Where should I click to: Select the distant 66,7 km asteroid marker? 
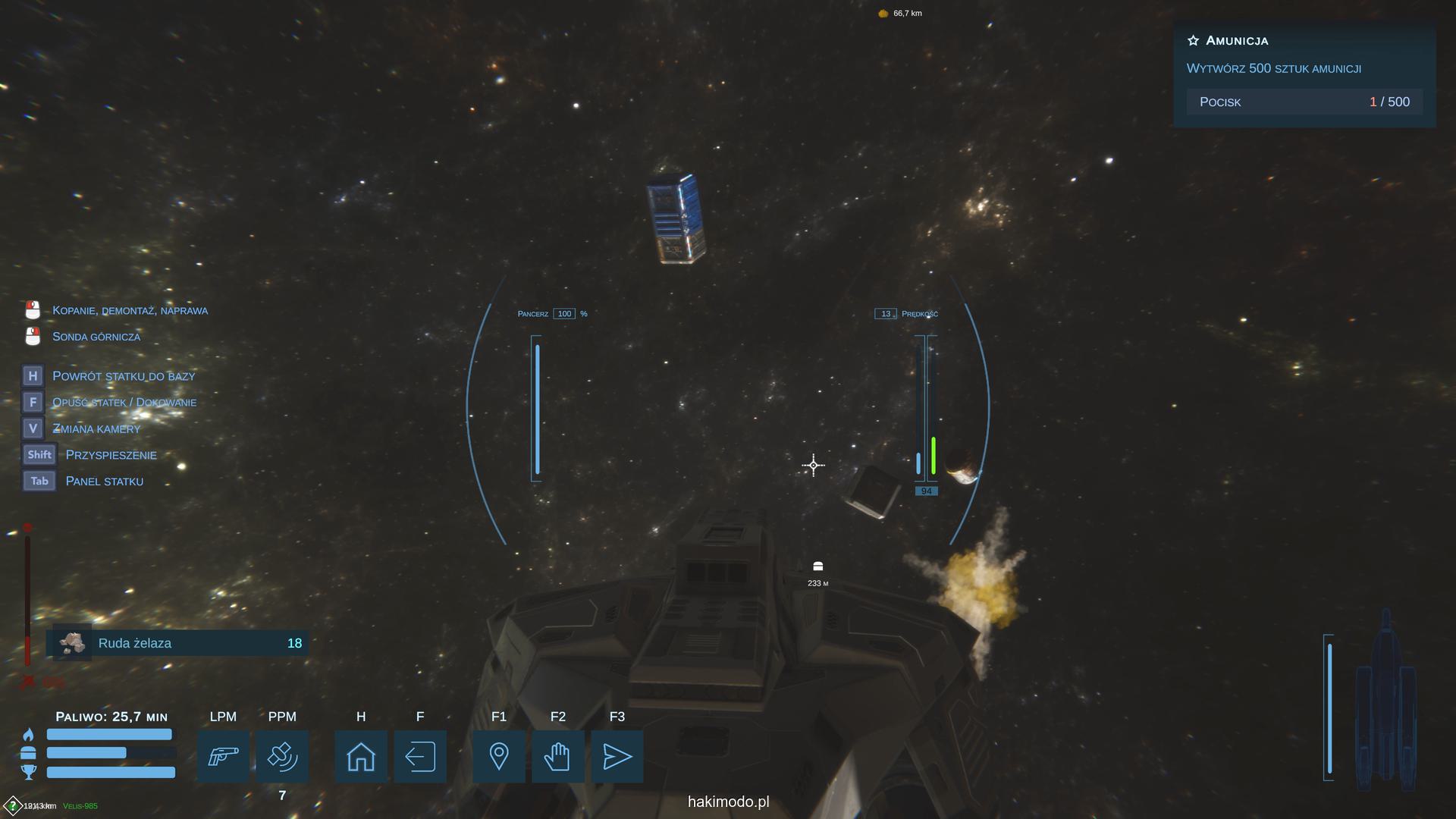click(883, 14)
